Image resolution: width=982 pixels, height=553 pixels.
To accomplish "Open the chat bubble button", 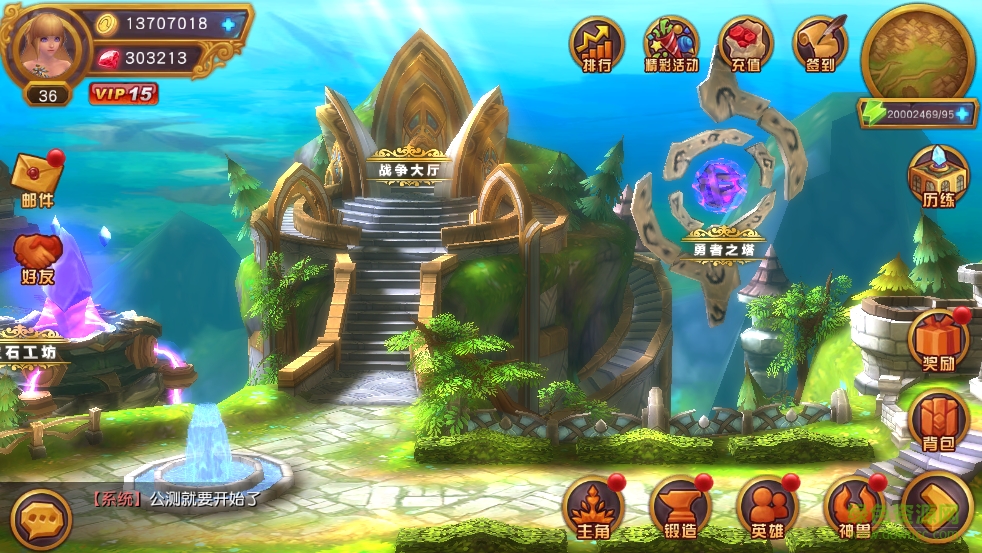I will [x=43, y=519].
